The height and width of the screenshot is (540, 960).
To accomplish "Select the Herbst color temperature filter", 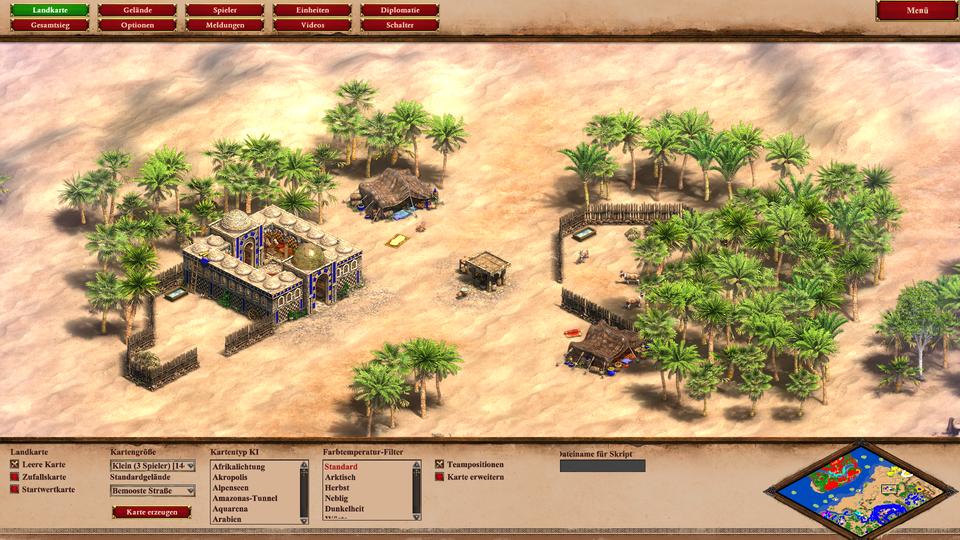I will [336, 488].
